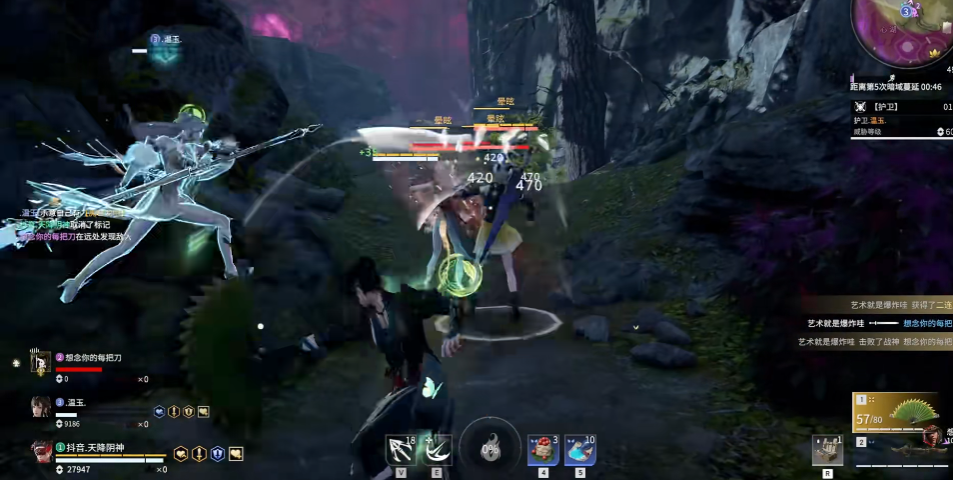The width and height of the screenshot is (953, 480).
Task: Activate the crescent slash ultimate skill
Action: click(438, 450)
